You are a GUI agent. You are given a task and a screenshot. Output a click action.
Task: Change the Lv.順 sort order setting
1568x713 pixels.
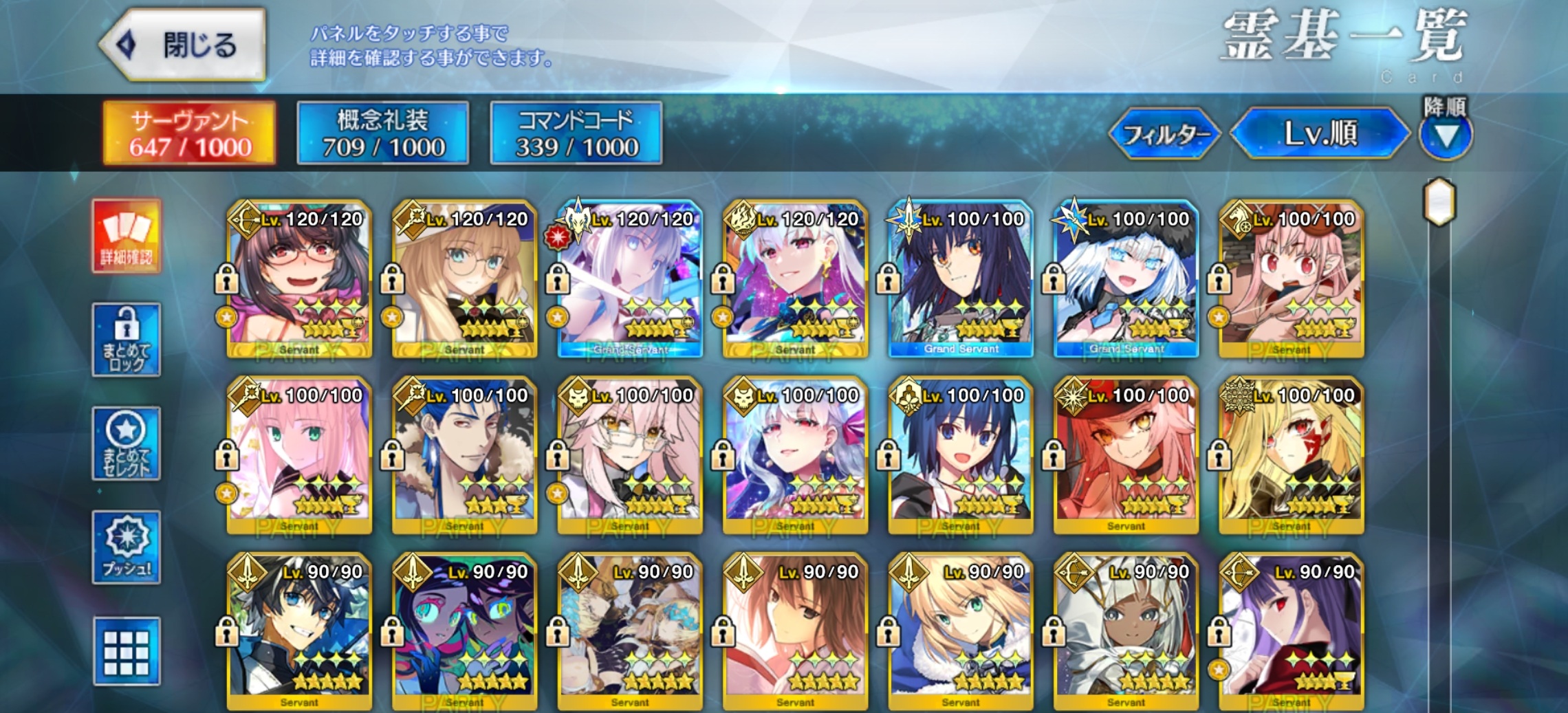click(1320, 133)
